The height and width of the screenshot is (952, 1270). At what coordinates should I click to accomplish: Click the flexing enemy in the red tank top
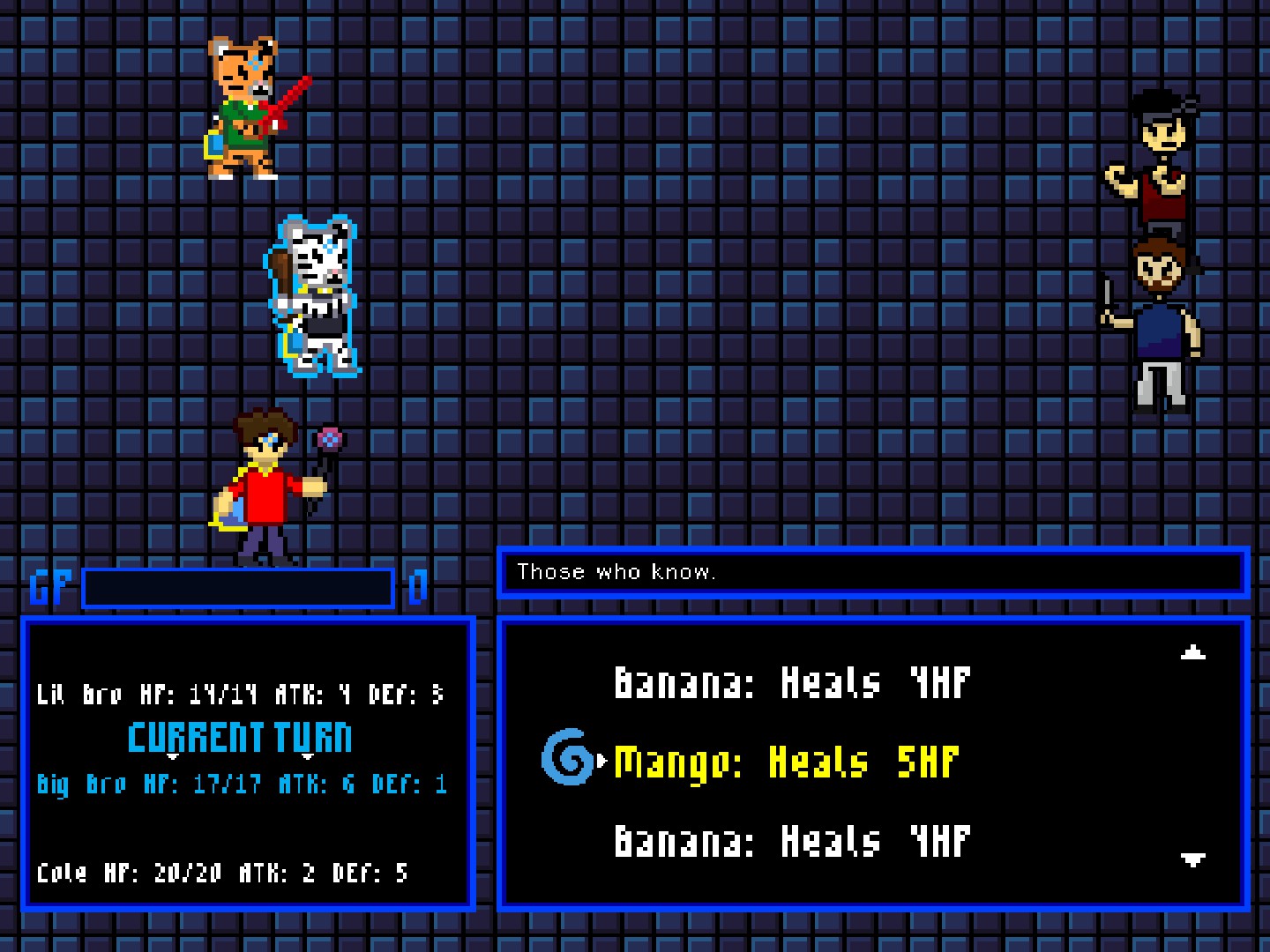point(1160,159)
